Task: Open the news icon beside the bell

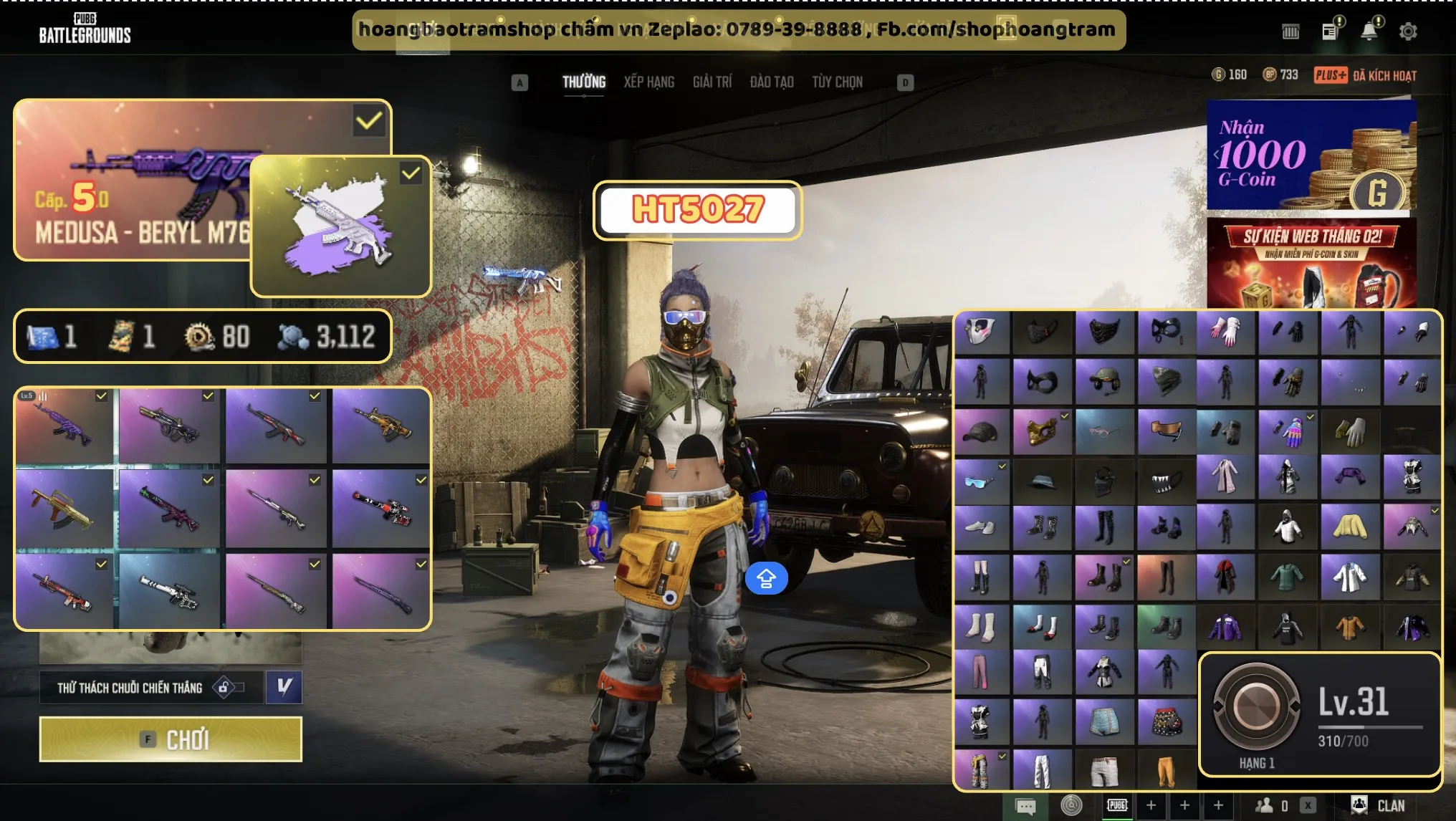Action: click(1330, 32)
